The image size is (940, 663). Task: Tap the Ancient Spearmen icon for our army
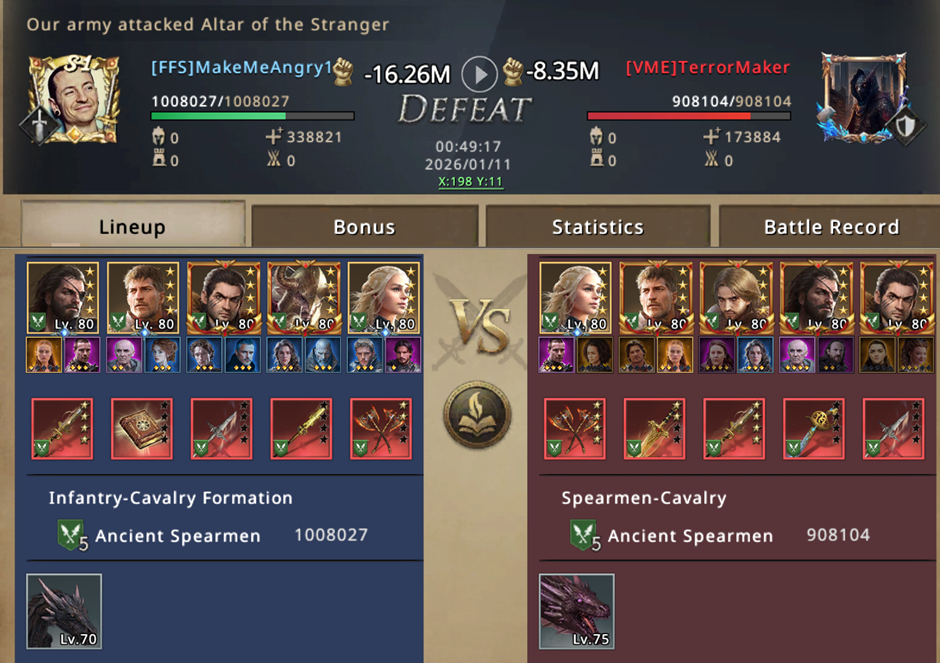[x=69, y=536]
